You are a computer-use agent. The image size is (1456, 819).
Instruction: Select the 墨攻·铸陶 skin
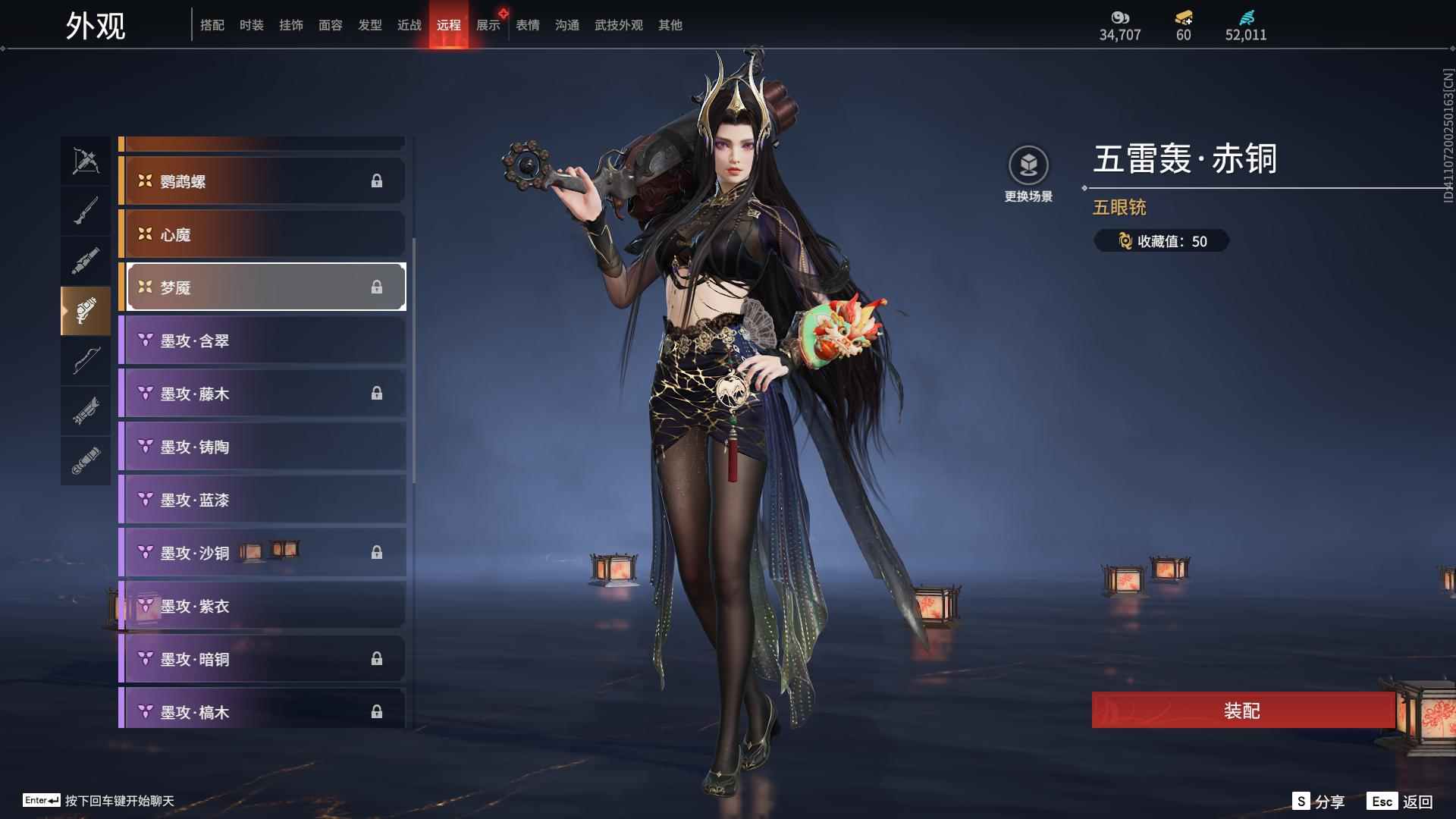coord(262,447)
